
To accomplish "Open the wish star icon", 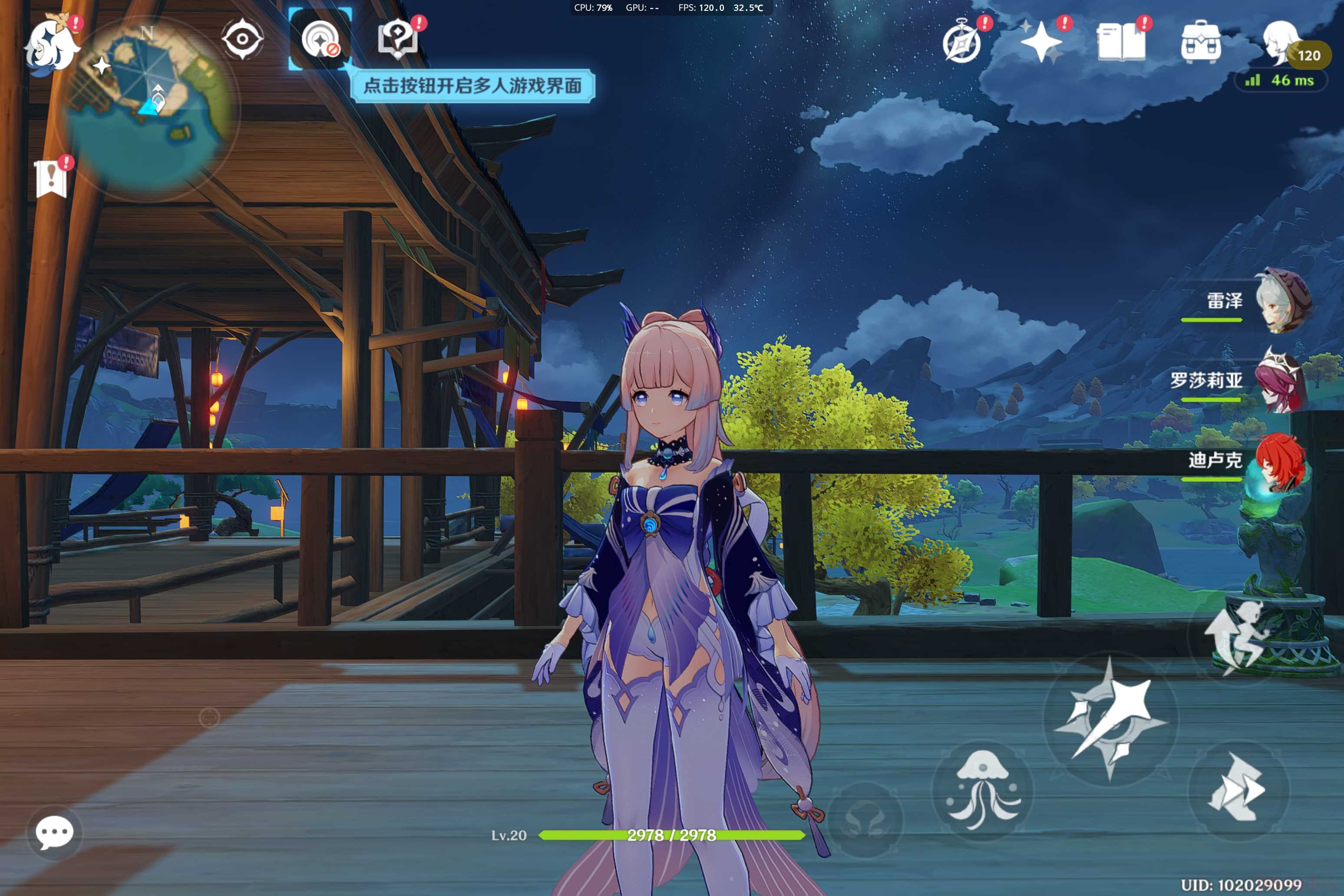I will pos(1041,42).
